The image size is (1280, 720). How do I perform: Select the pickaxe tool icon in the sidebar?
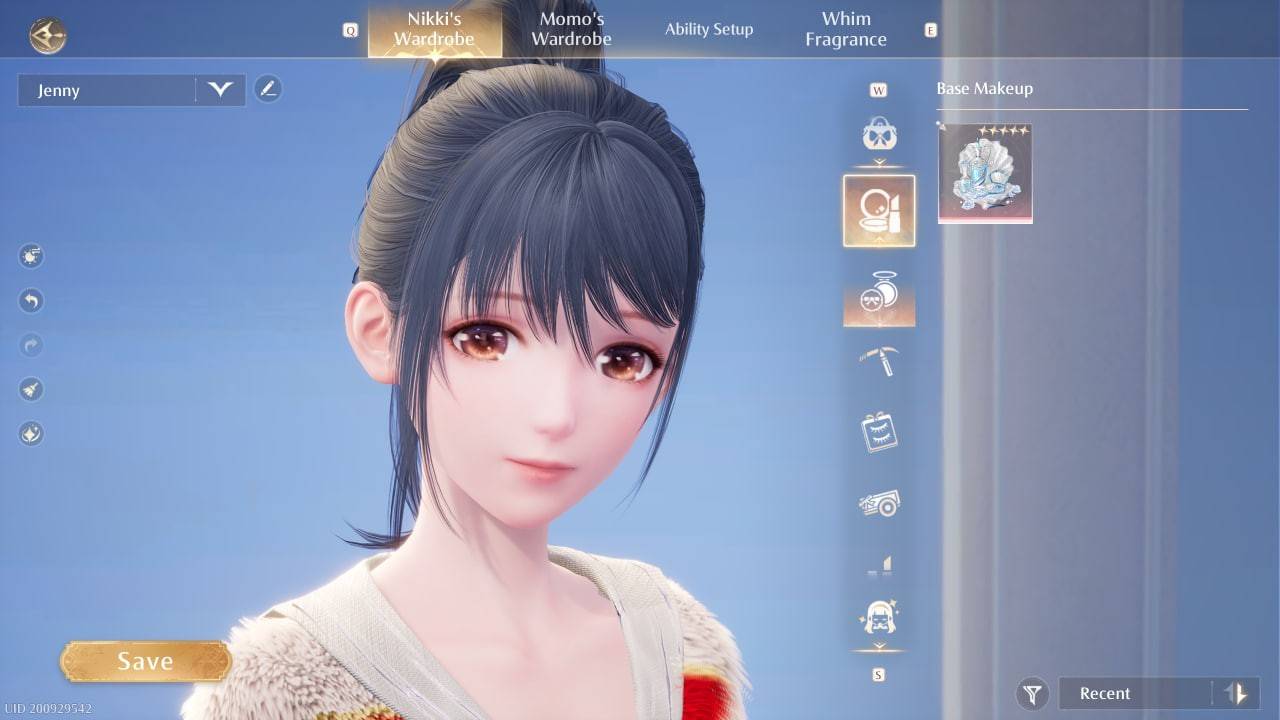(x=879, y=360)
